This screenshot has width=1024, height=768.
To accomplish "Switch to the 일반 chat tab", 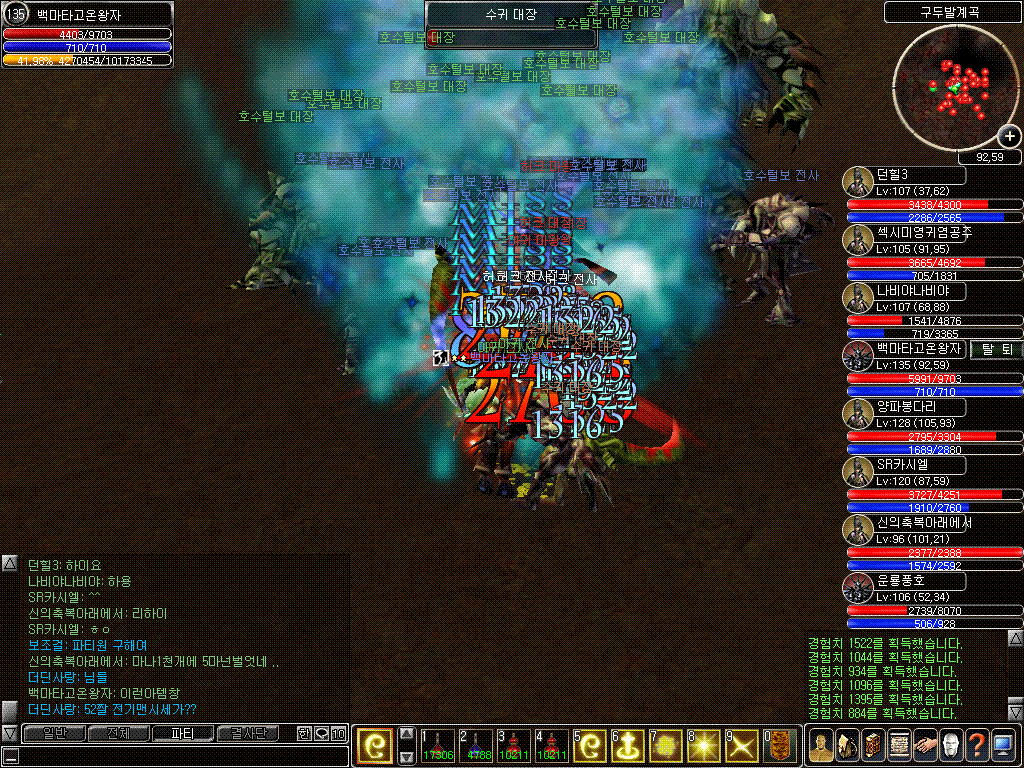I will click(54, 733).
